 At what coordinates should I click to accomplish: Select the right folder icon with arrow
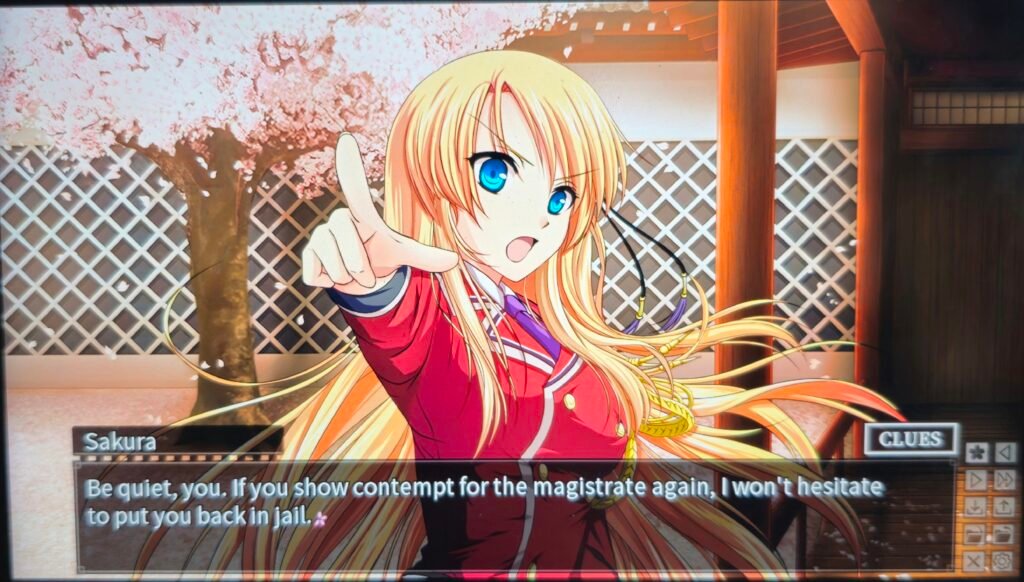(1004, 534)
